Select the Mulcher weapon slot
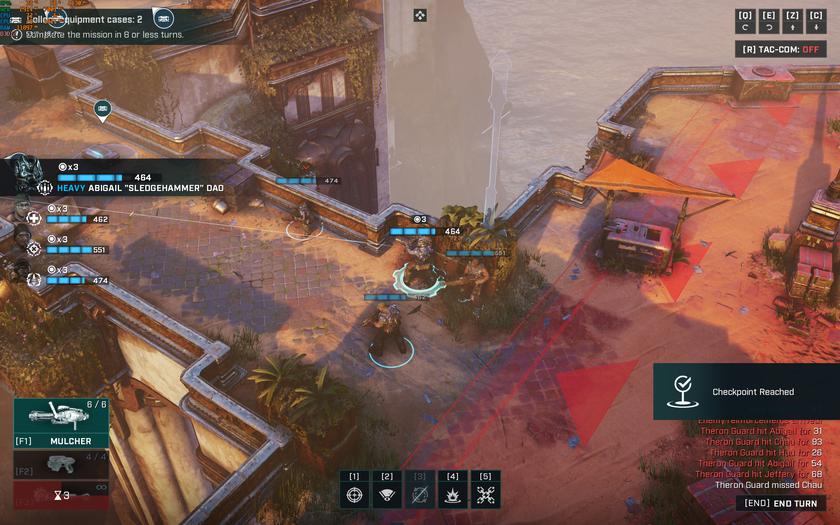 point(60,423)
